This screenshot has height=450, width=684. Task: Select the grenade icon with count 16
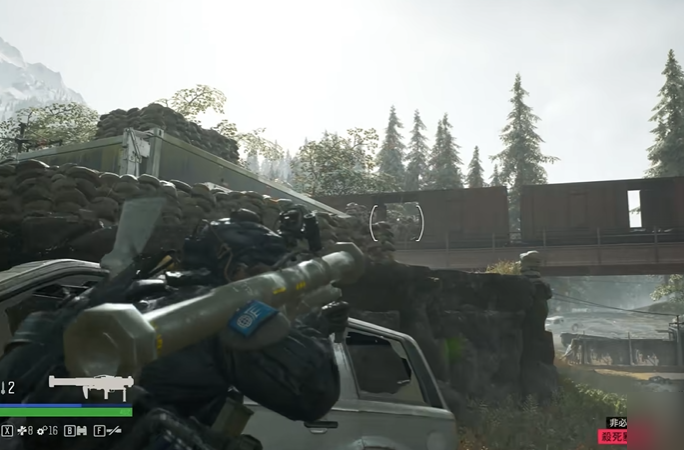click(43, 430)
